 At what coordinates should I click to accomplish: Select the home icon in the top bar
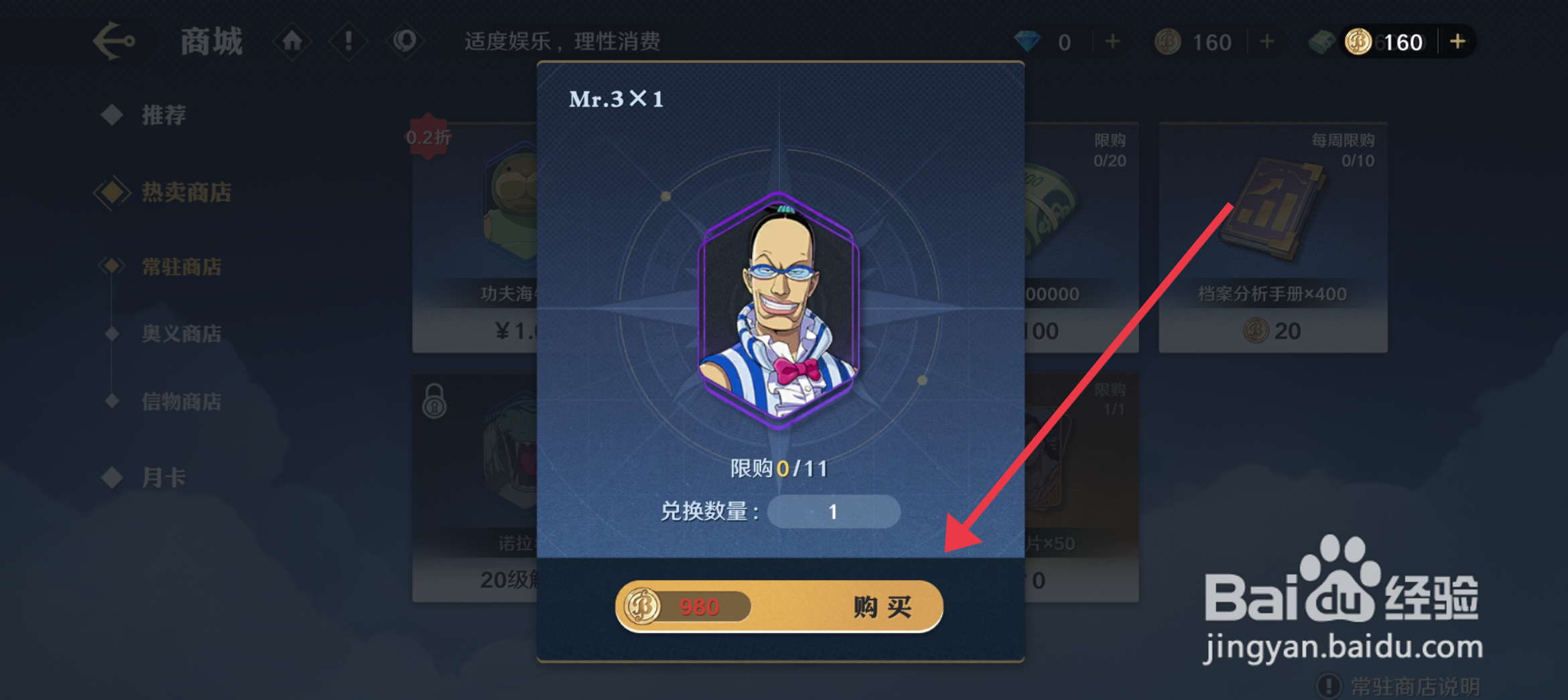(x=291, y=41)
